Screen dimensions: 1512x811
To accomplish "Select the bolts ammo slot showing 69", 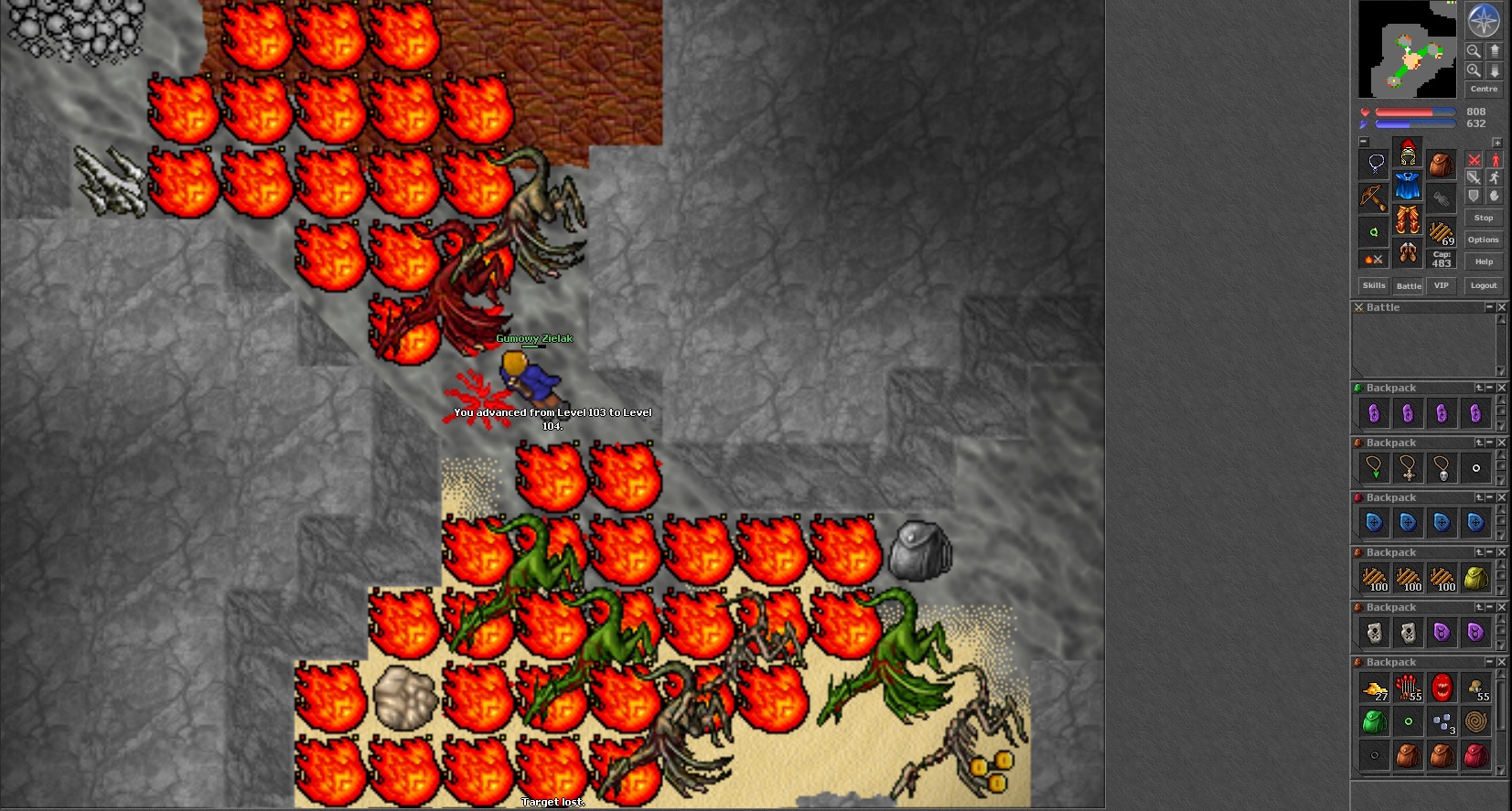I will tap(1442, 232).
